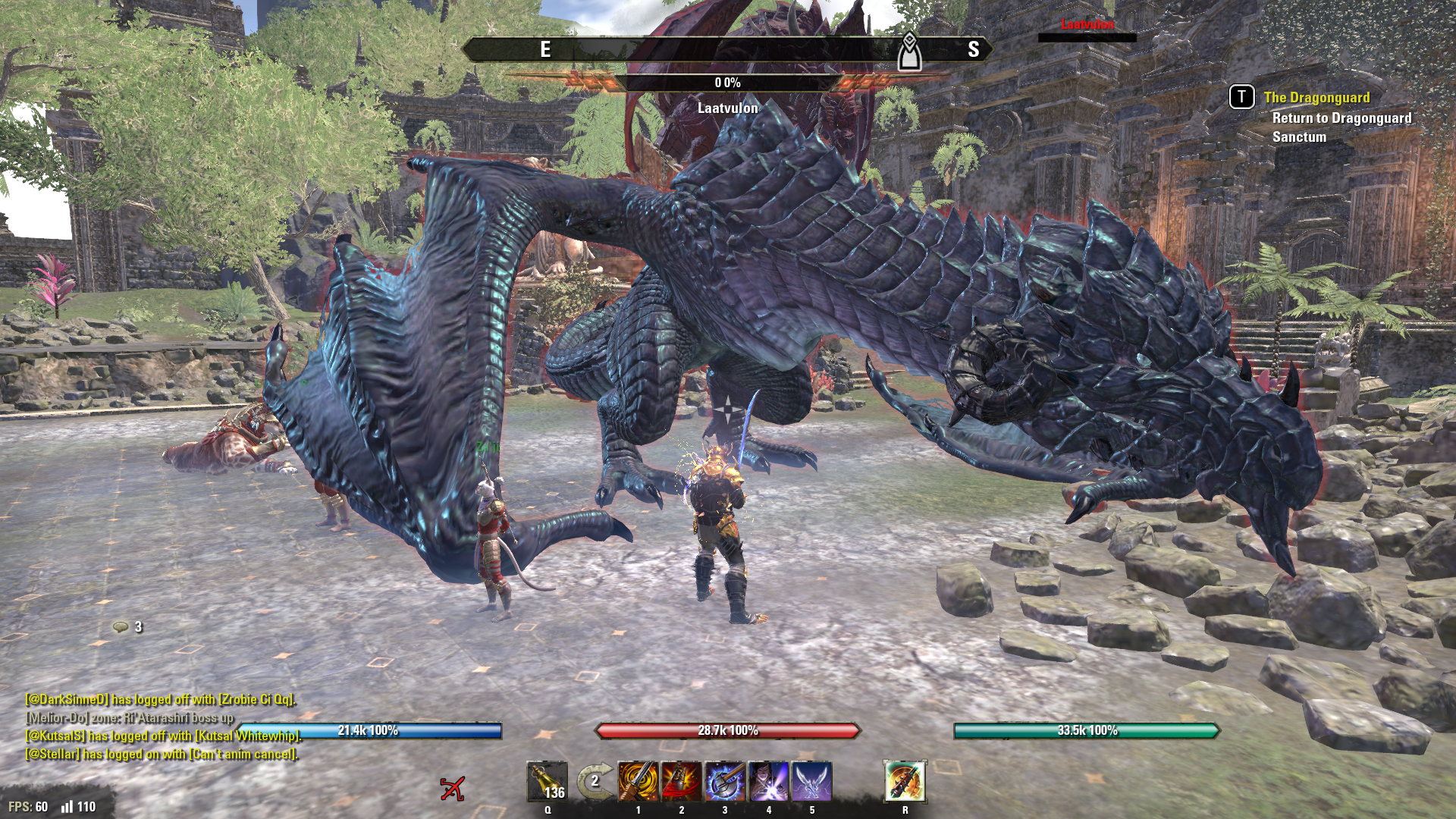Use the yellow potion quickslot
The height and width of the screenshot is (819, 1456).
pyautogui.click(x=547, y=782)
